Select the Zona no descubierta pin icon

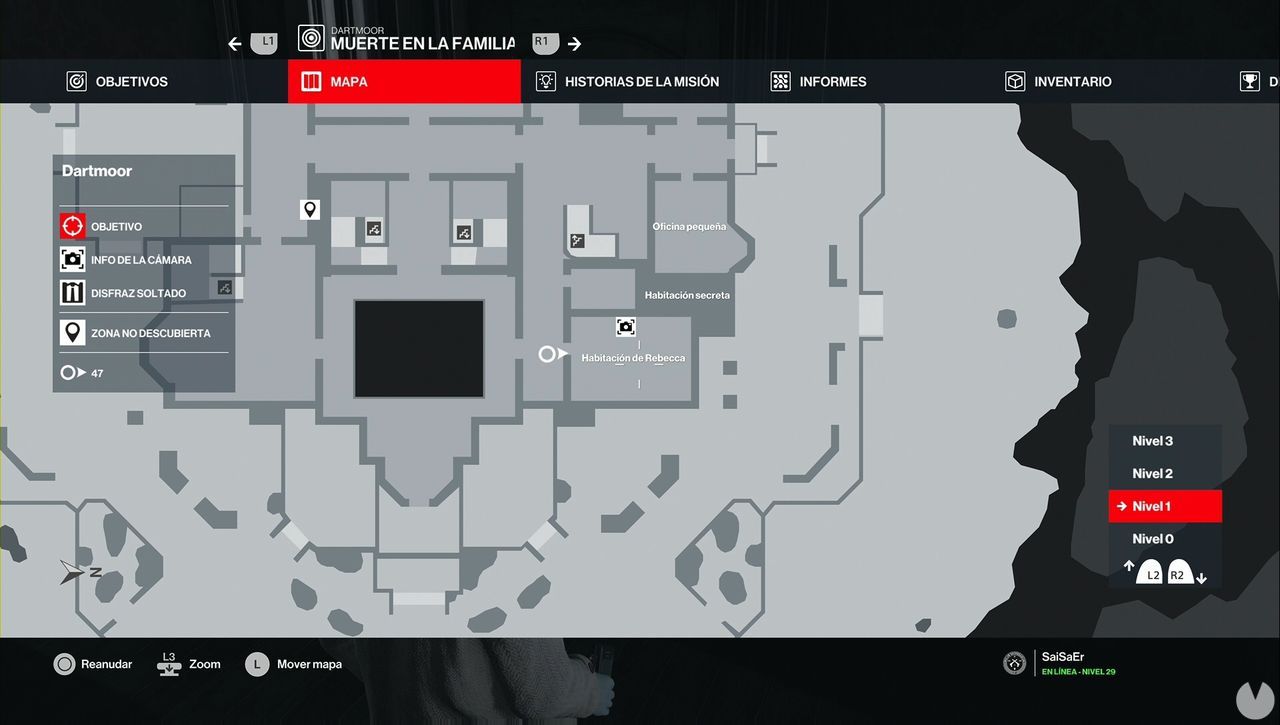point(72,326)
